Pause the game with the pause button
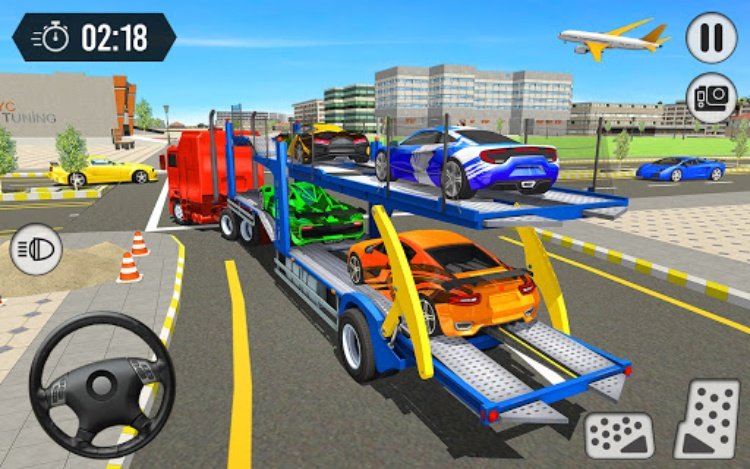 pos(711,37)
